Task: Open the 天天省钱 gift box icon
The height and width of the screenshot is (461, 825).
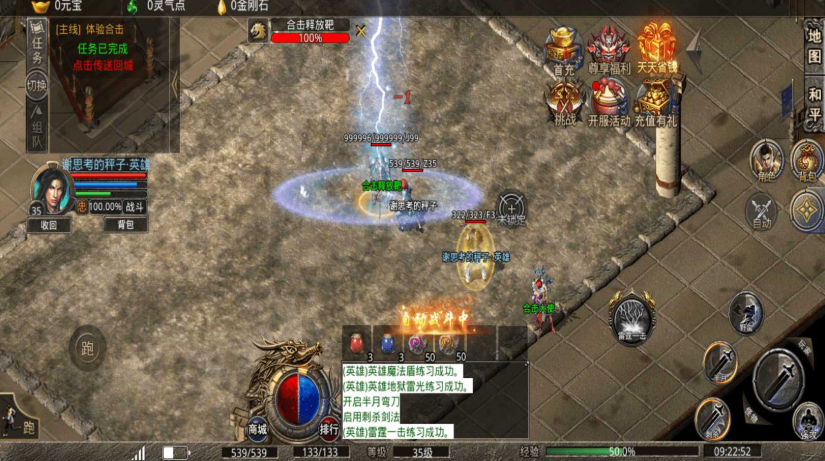Action: tap(657, 50)
